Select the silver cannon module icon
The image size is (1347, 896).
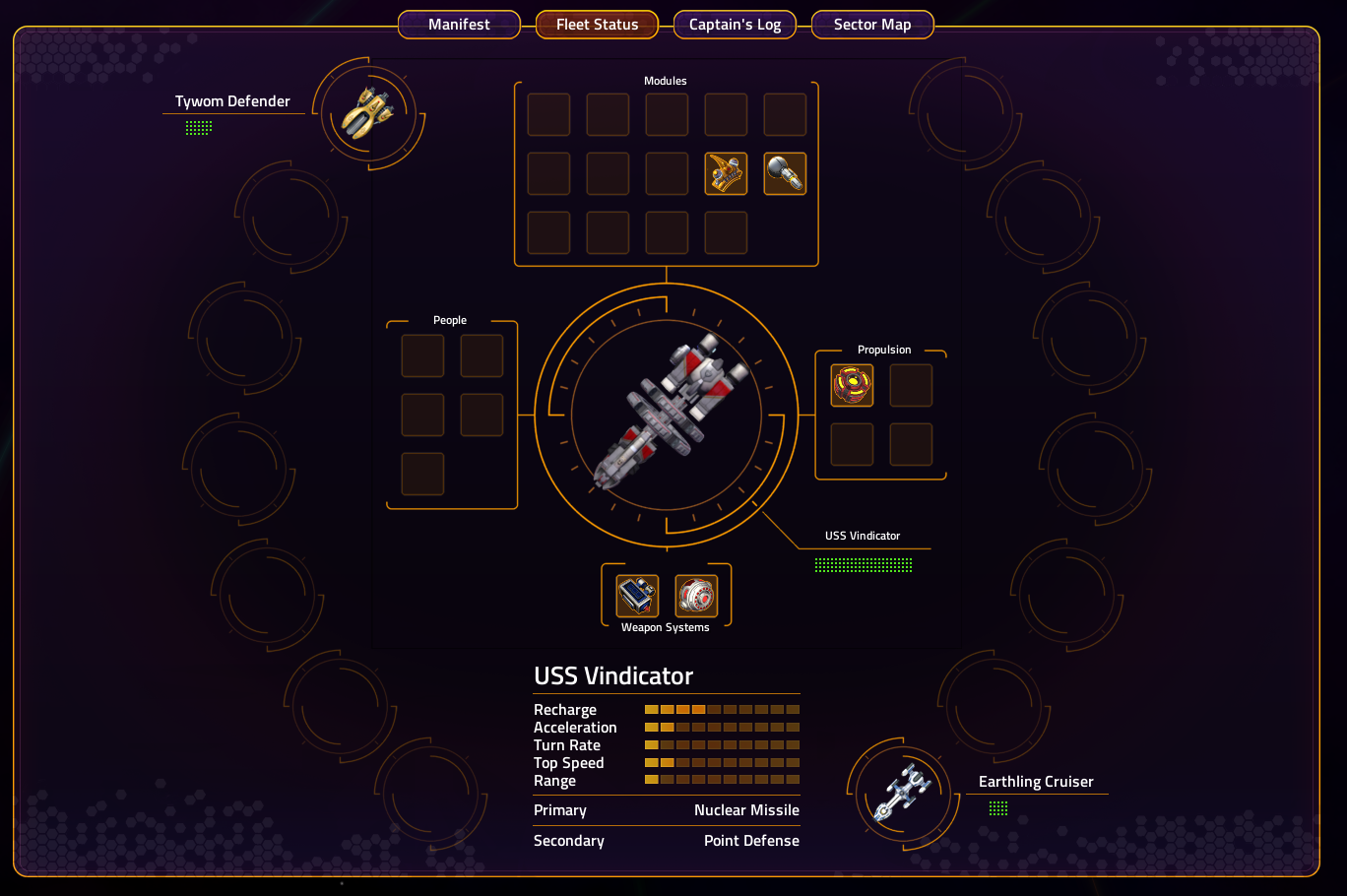pos(785,173)
